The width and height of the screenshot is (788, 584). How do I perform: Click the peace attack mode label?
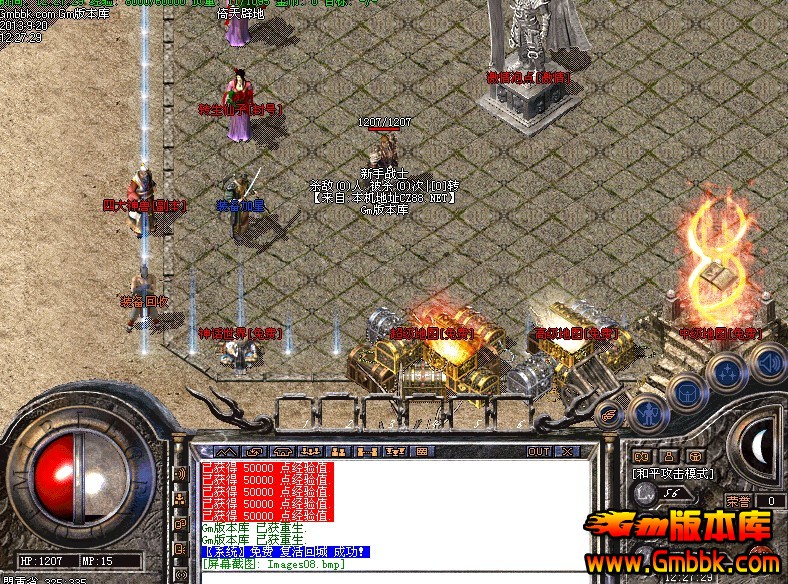coord(670,472)
